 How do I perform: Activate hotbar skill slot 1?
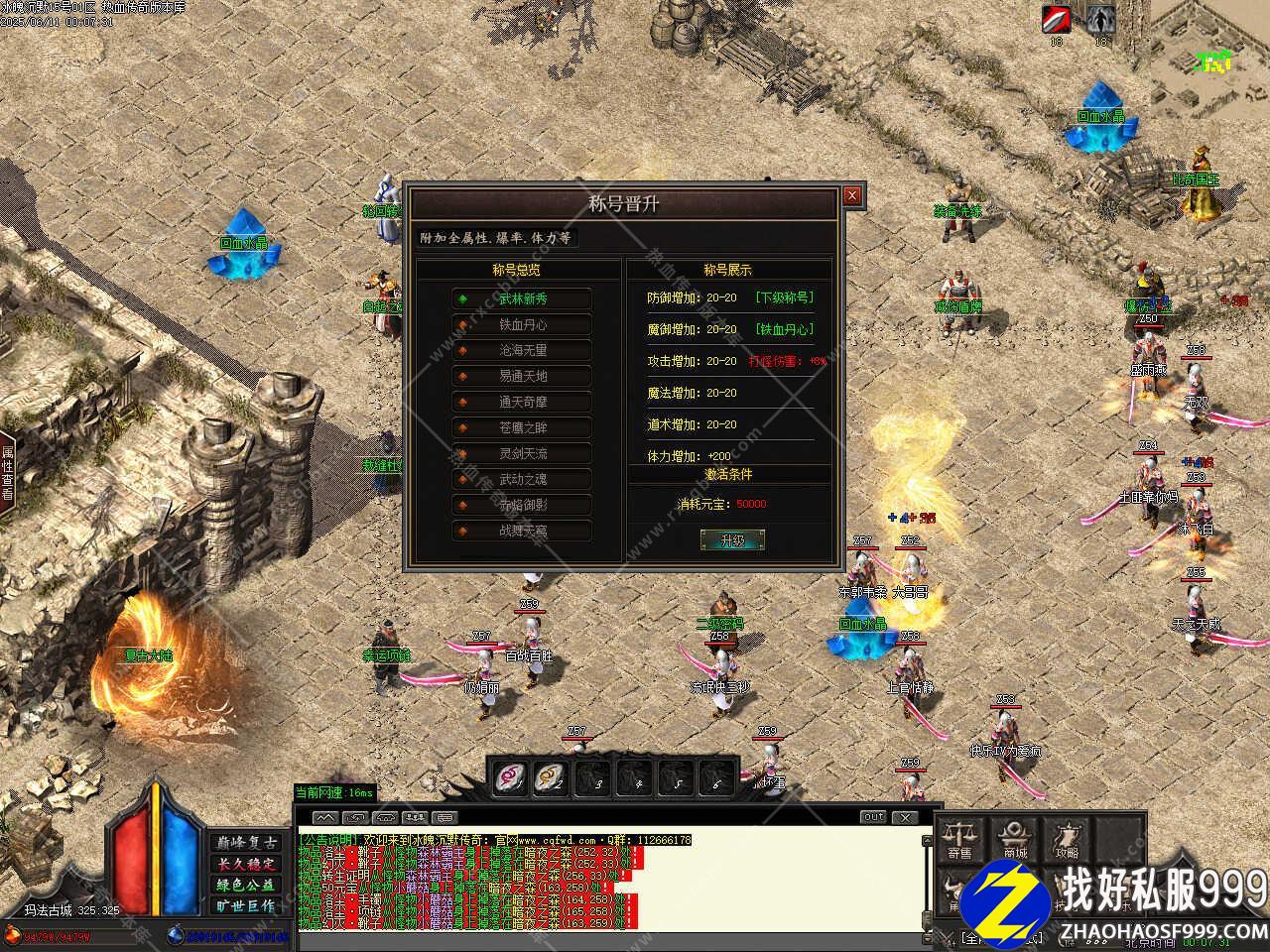(x=511, y=778)
